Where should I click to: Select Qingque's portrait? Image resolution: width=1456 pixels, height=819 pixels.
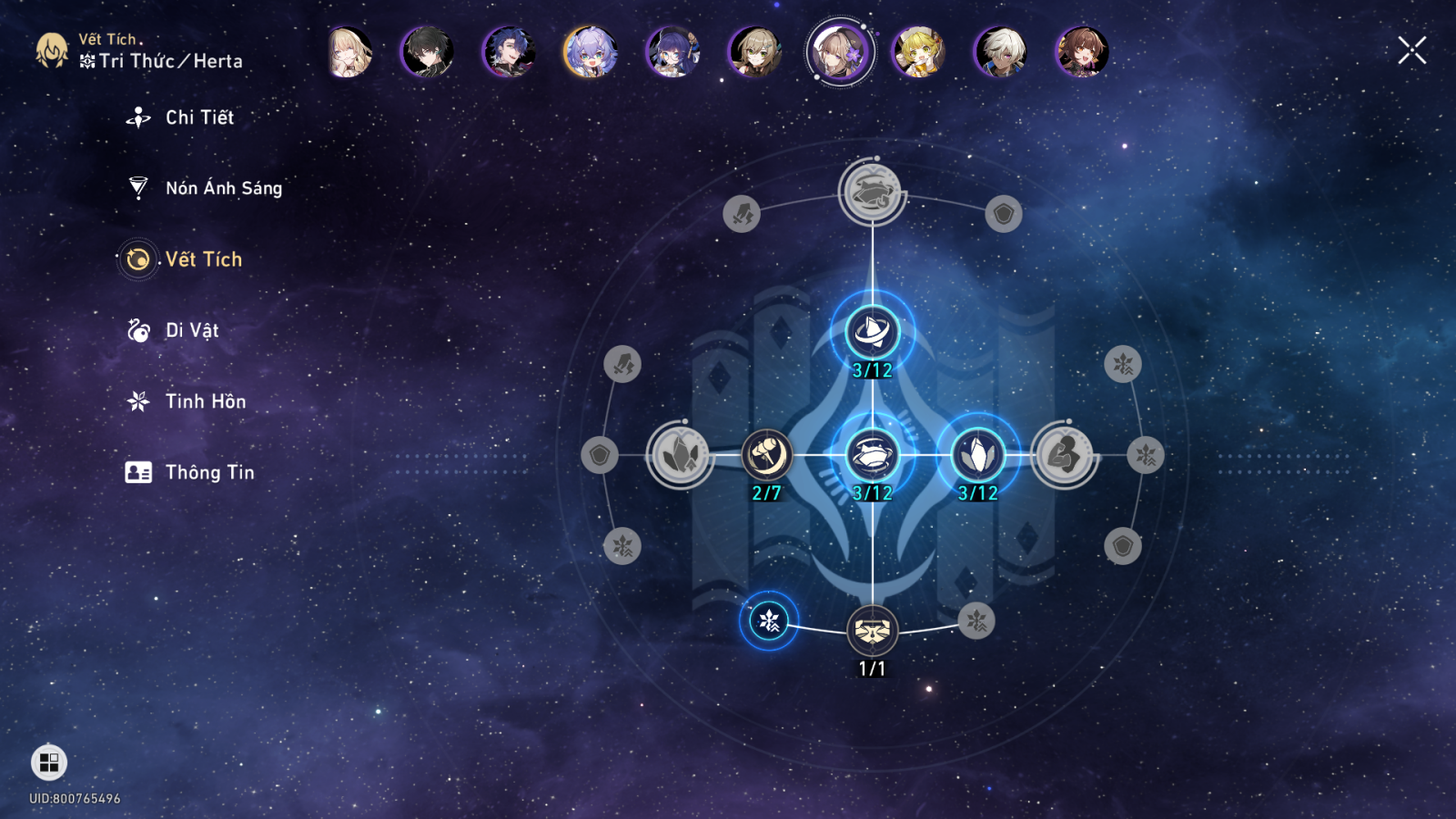click(754, 52)
